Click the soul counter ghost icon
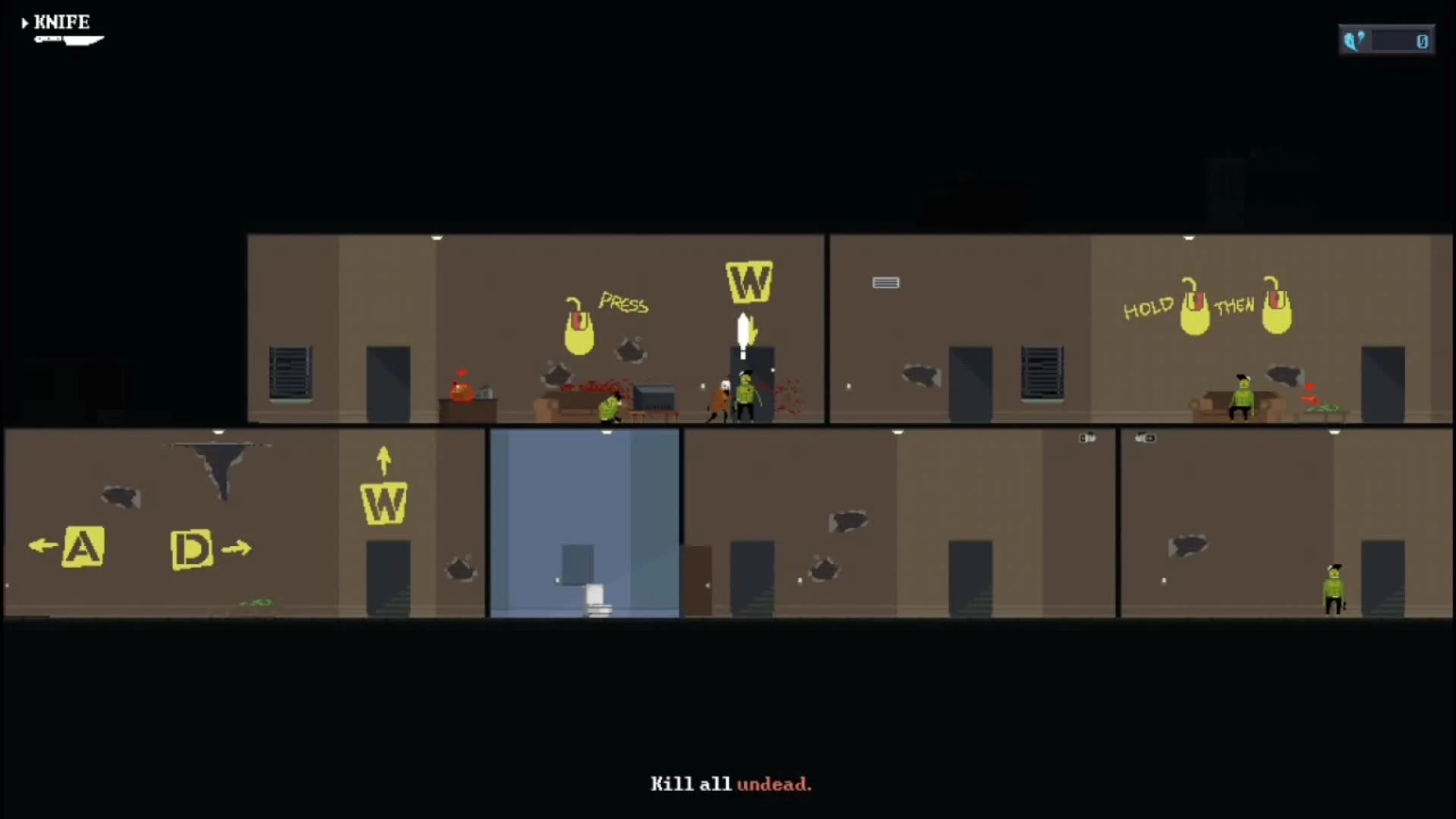The height and width of the screenshot is (819, 1456). (1354, 39)
